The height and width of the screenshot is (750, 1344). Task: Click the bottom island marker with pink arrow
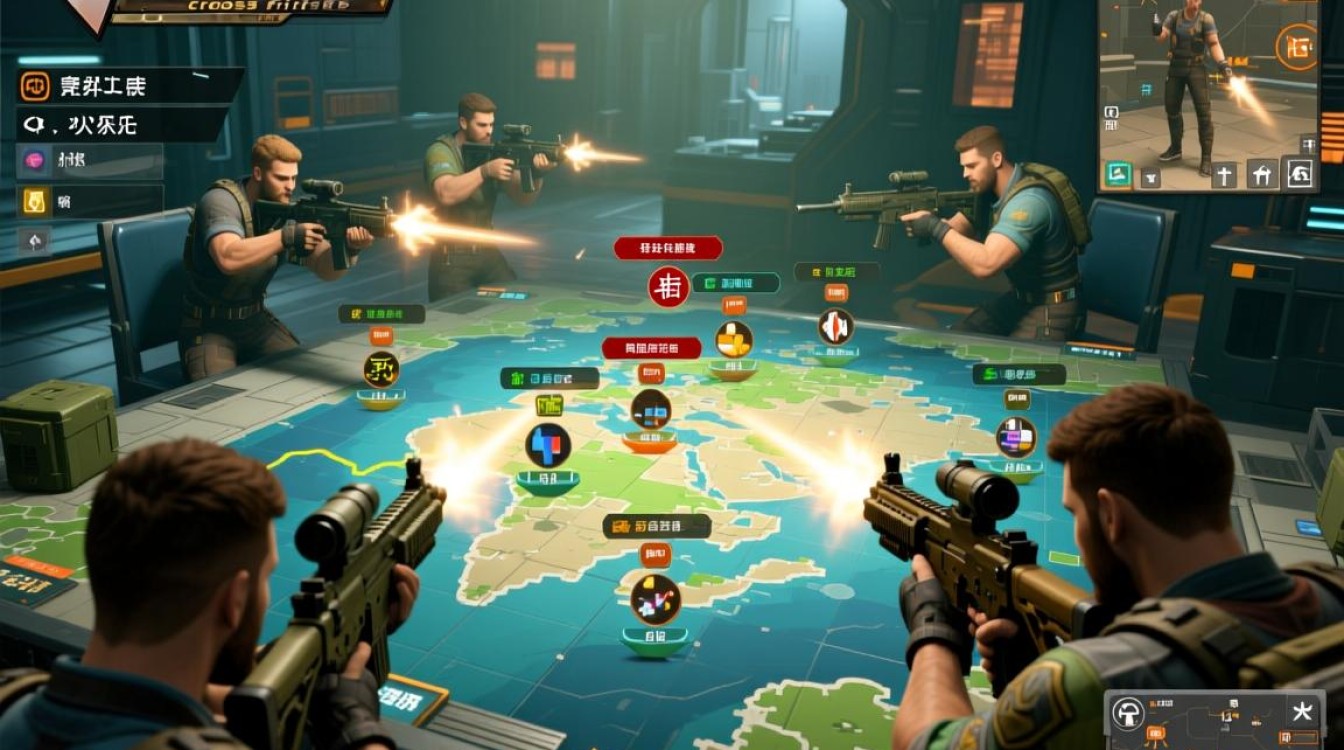point(655,599)
